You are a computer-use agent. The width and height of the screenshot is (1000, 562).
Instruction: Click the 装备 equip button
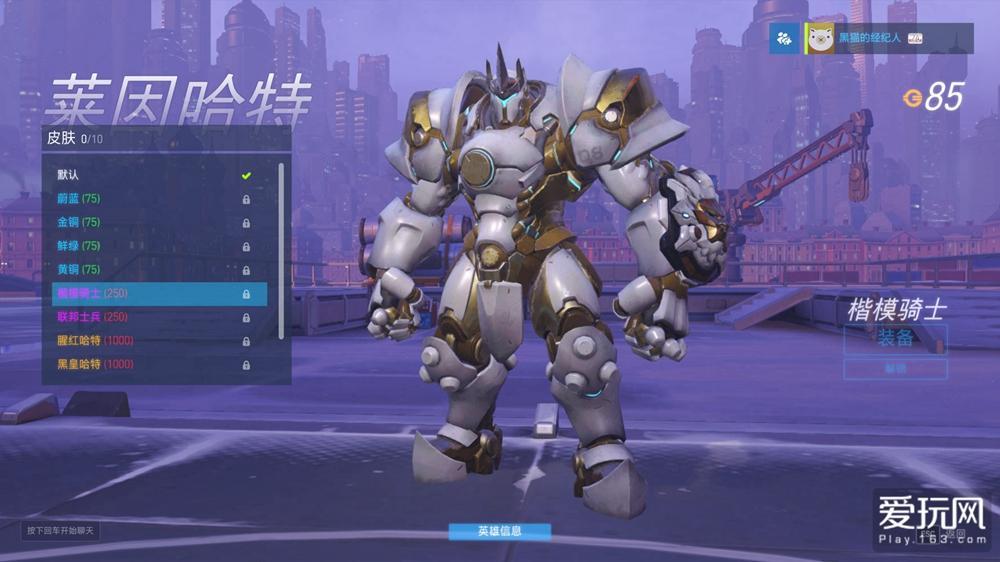tap(895, 338)
